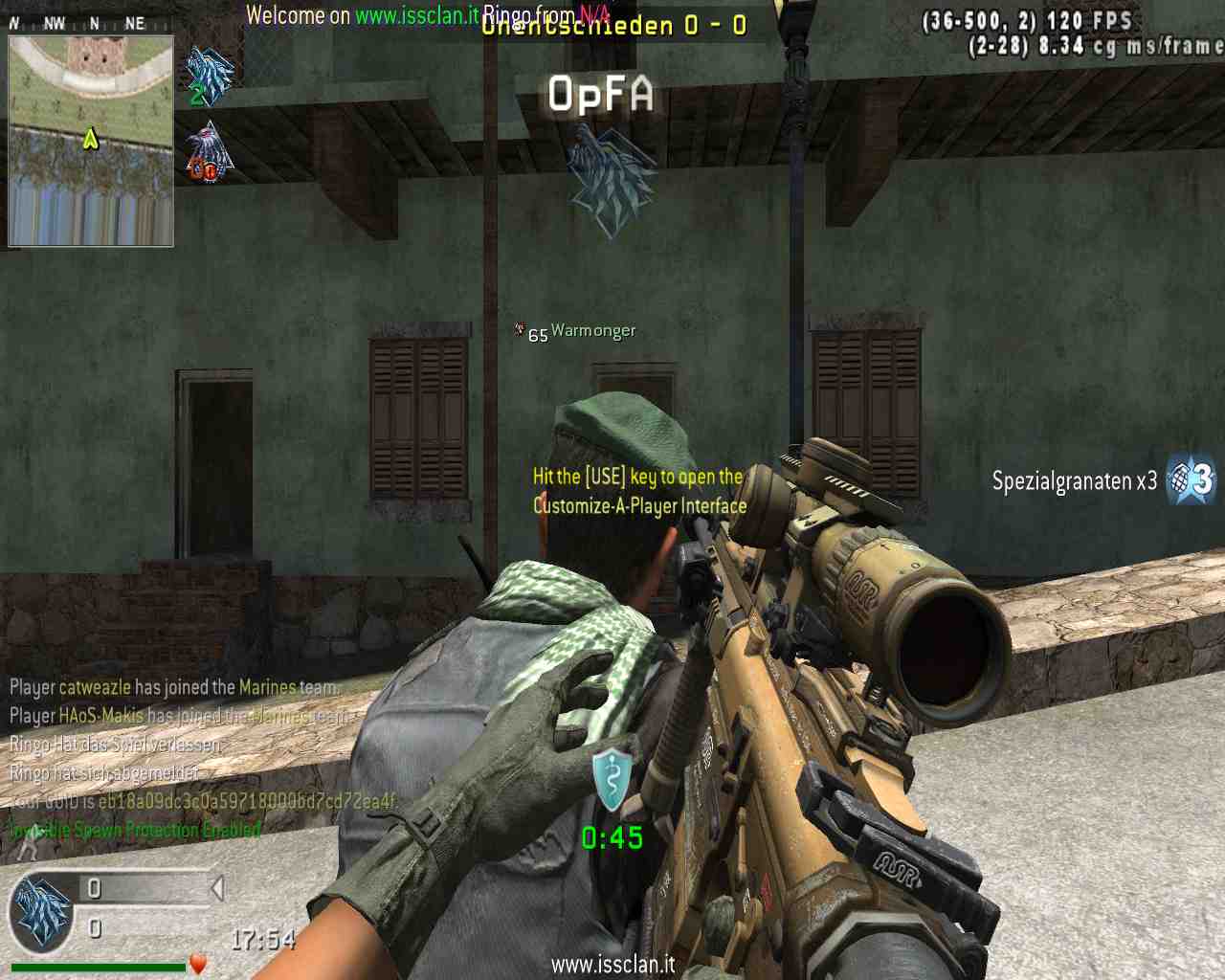This screenshot has height=980, width=1225.
Task: Select the blue wolf team score icon
Action: 210,75
